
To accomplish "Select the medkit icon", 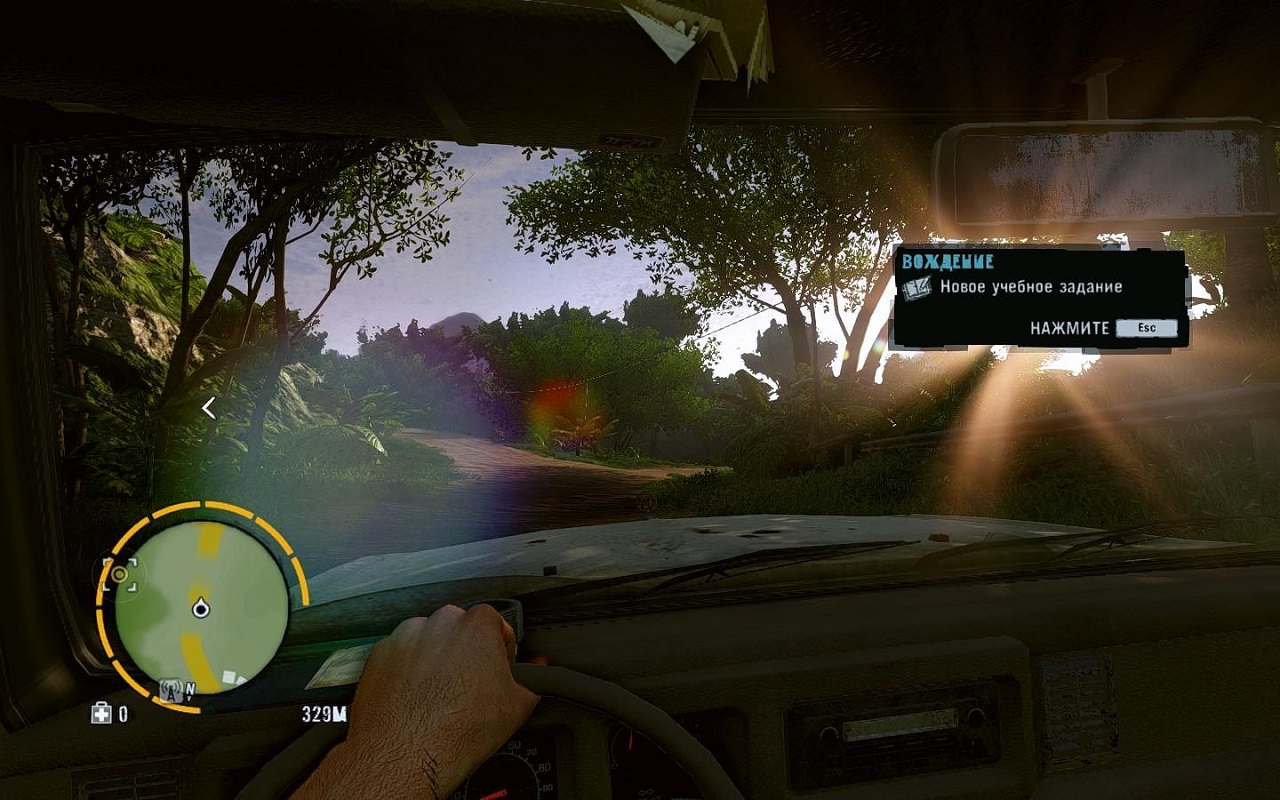I will 101,713.
